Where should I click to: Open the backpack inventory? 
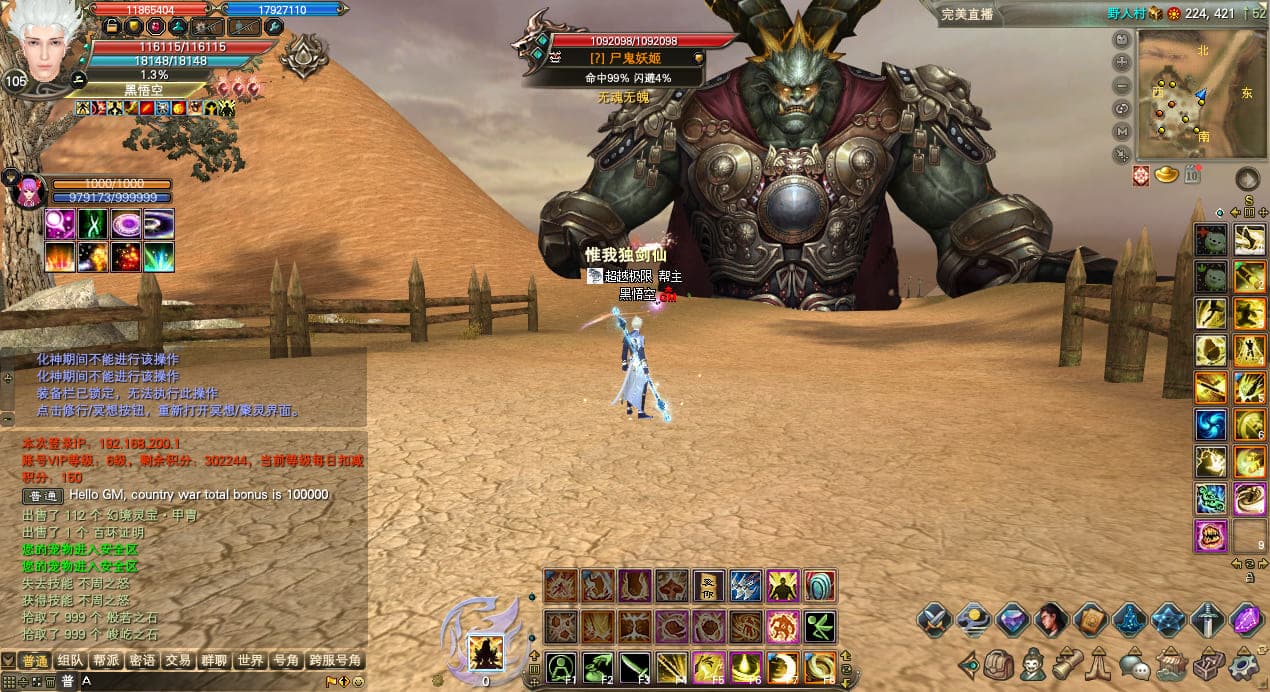[998, 663]
